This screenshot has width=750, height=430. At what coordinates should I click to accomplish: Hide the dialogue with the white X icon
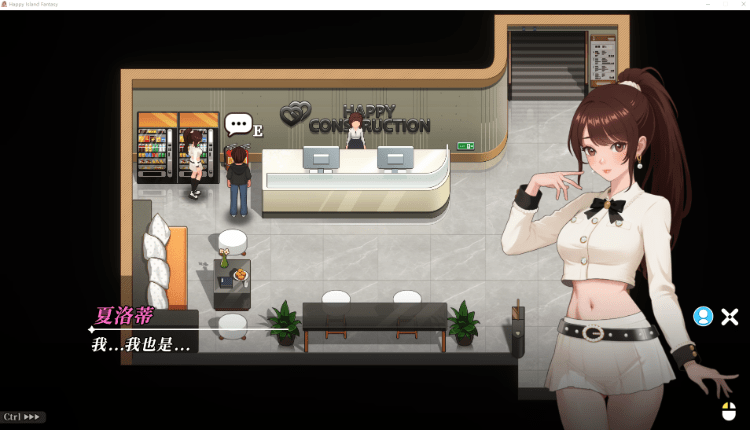730,317
